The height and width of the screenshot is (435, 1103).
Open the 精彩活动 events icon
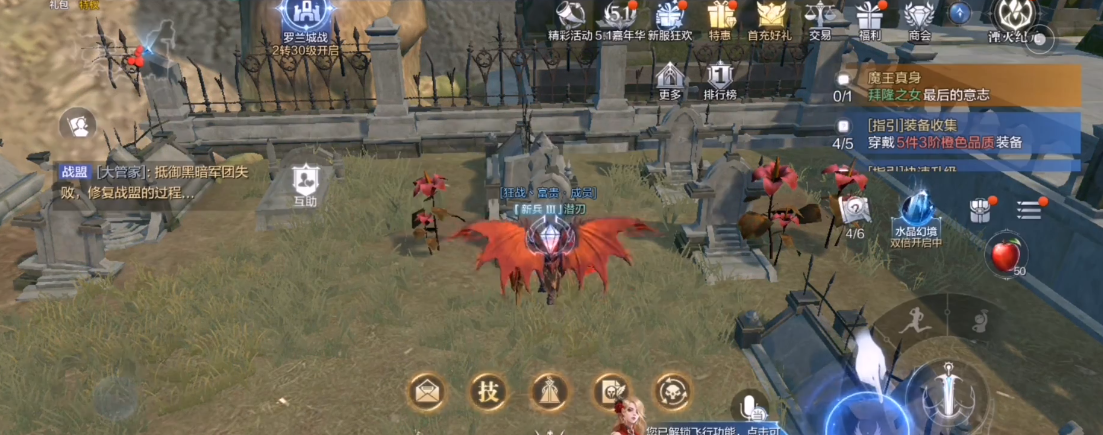[571, 16]
